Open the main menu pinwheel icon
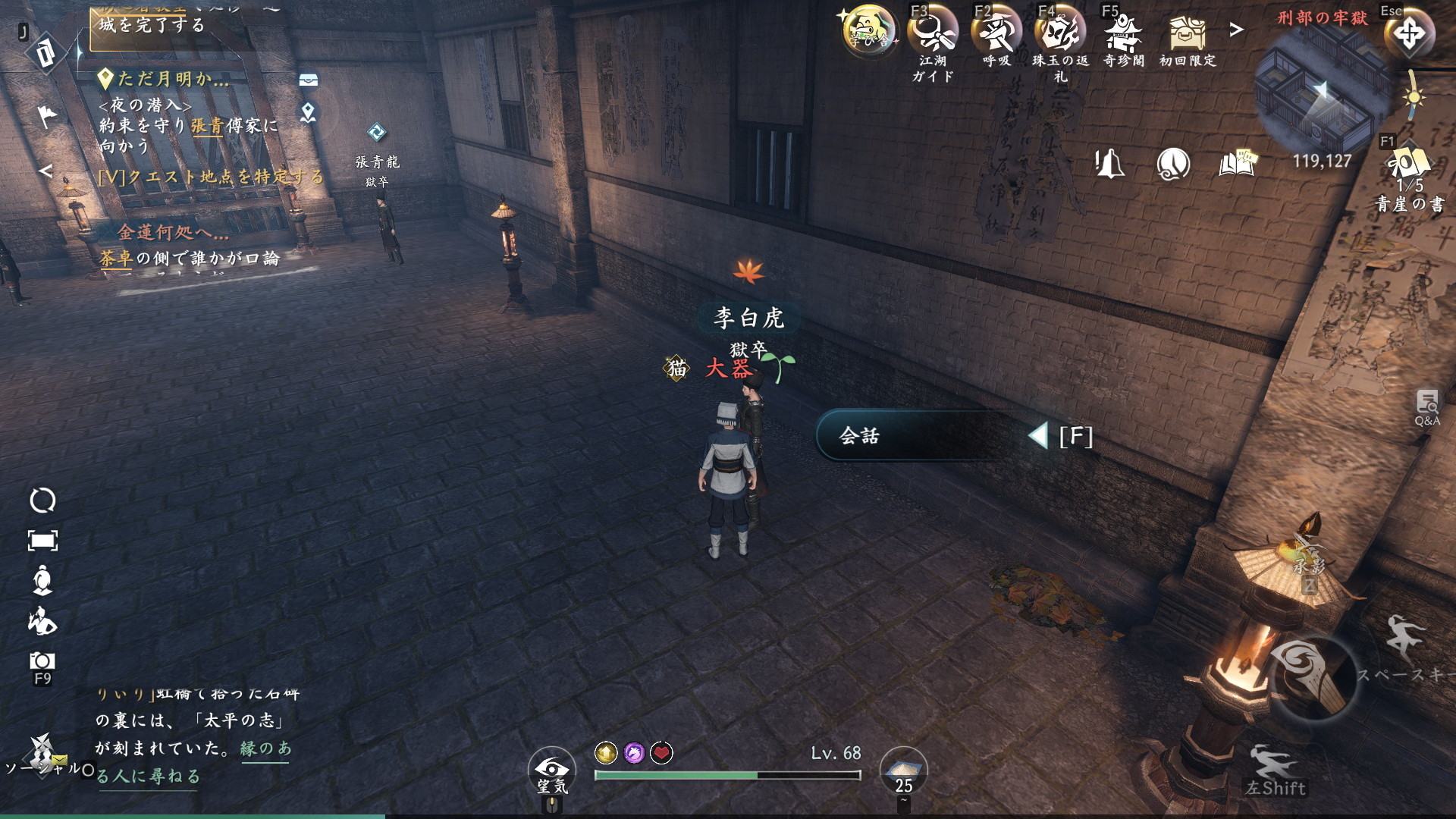1456x819 pixels. 1410,33
